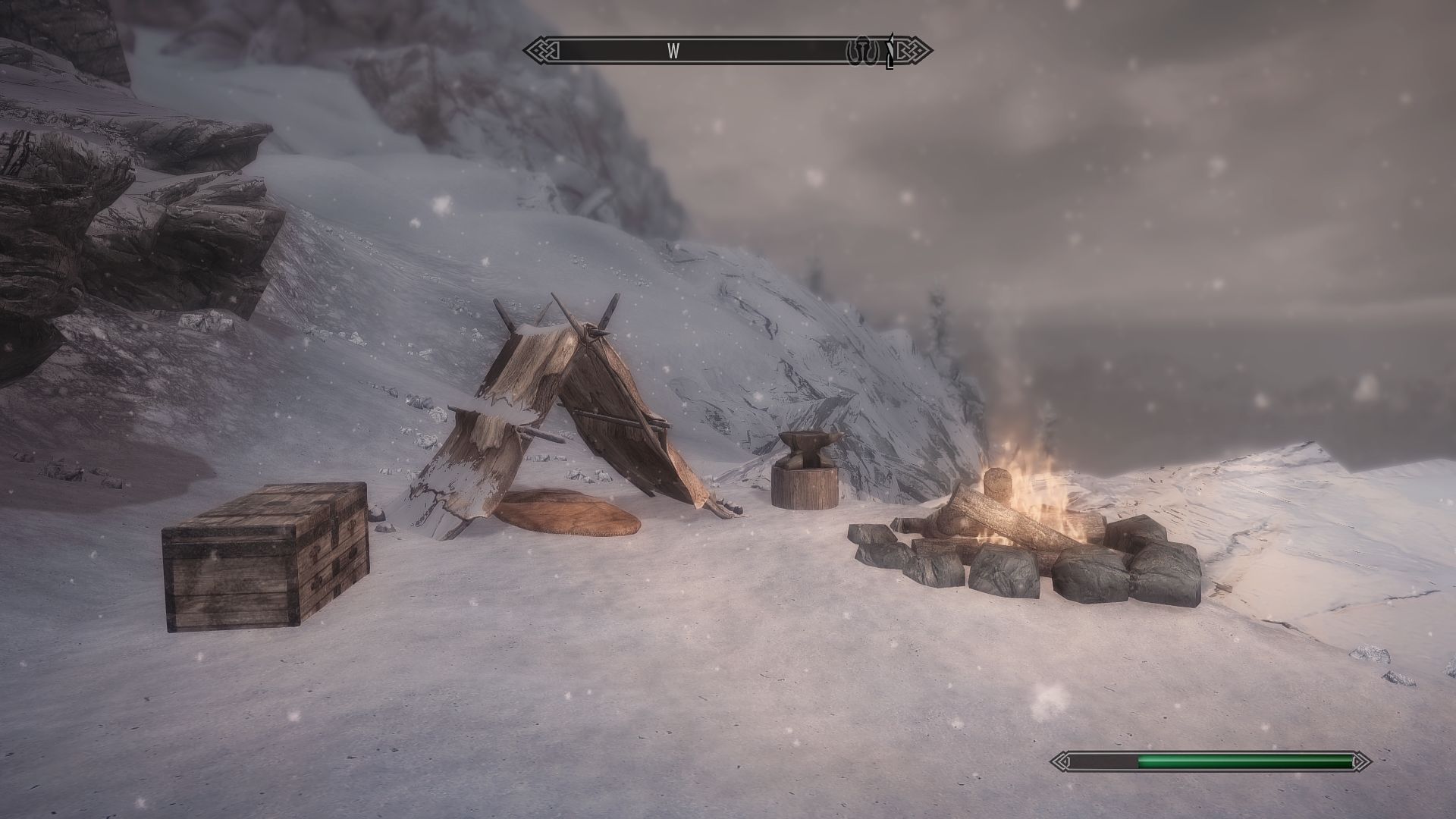Click the compass bar's W heading
The image size is (1456, 819).
pos(673,51)
